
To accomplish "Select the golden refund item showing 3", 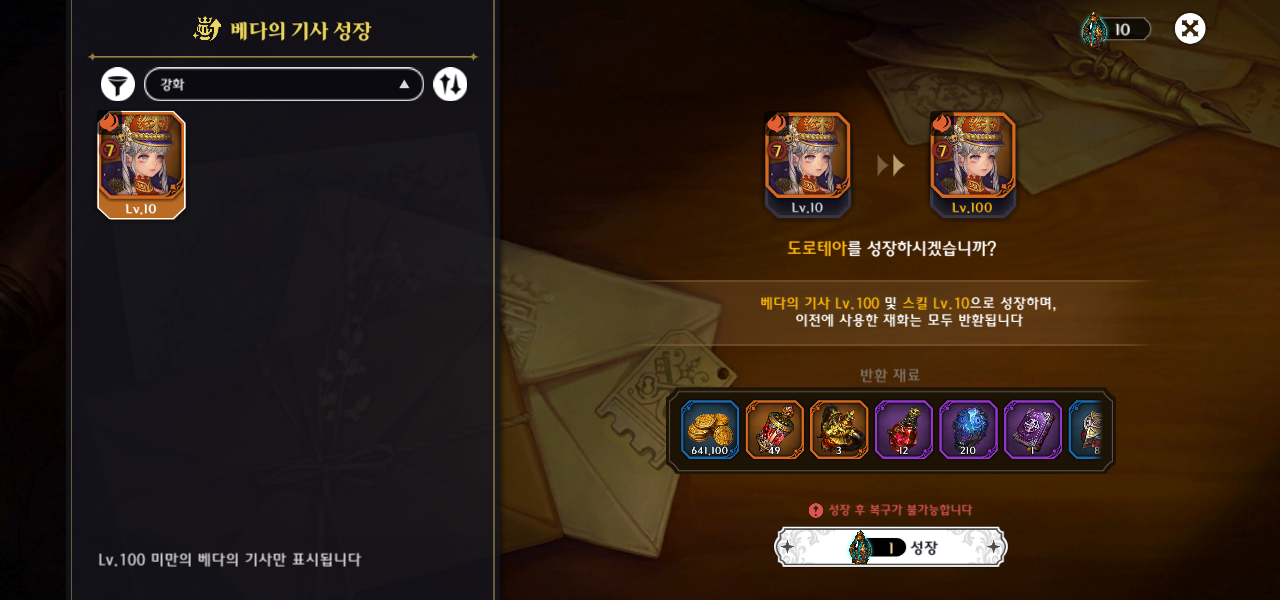I will click(839, 430).
